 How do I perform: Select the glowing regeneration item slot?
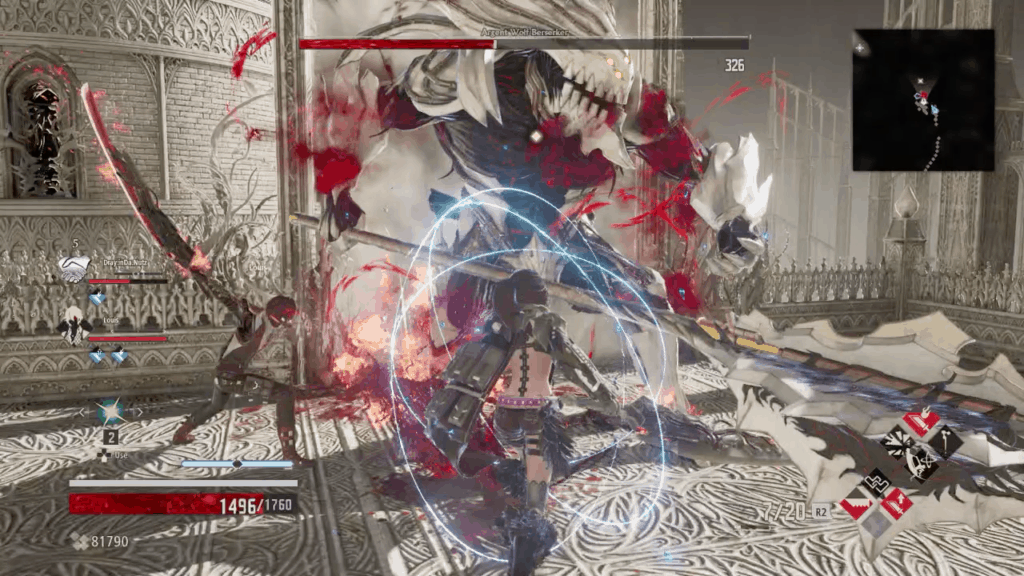[109, 411]
